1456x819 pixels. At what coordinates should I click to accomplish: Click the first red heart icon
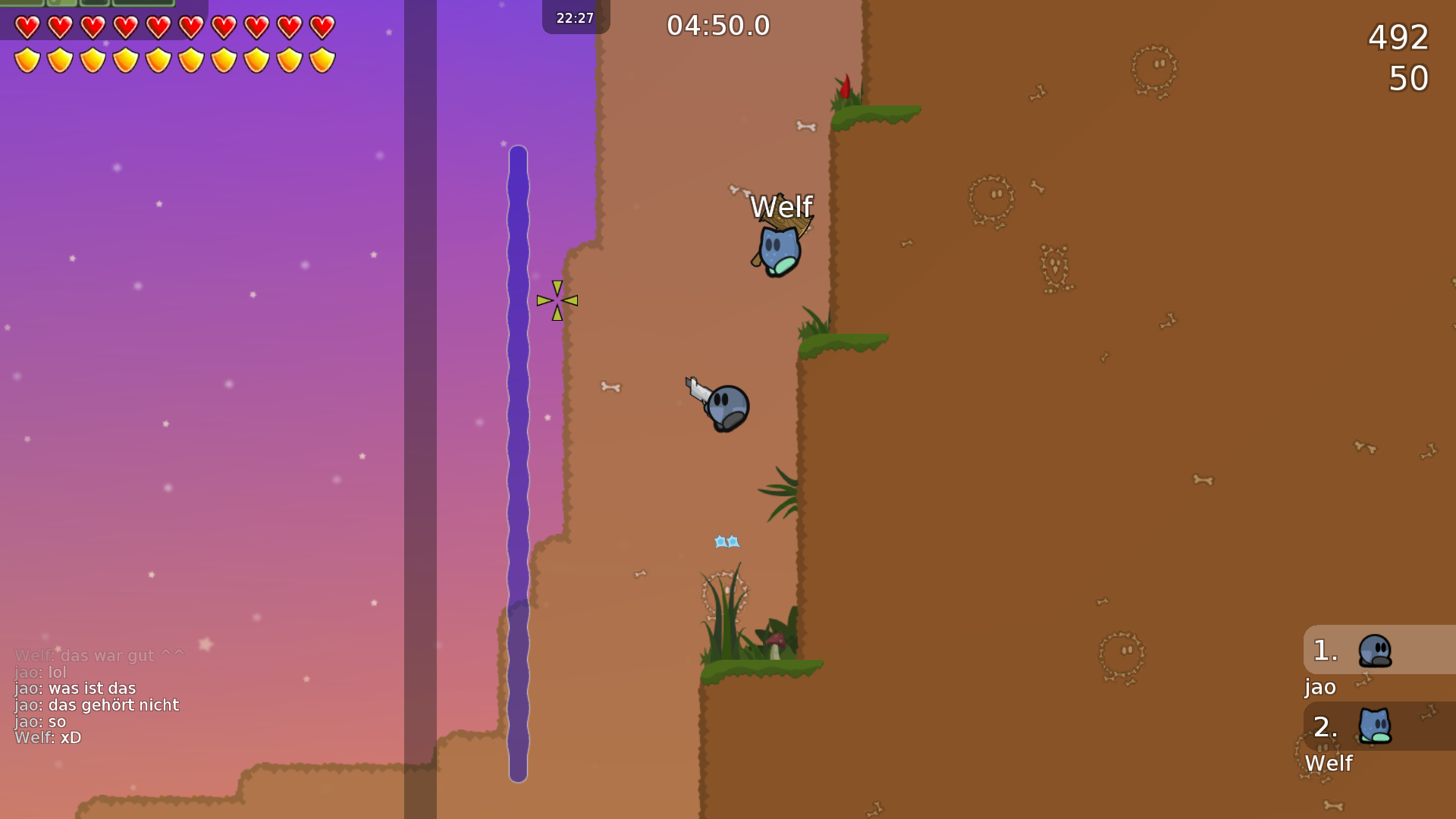point(27,27)
